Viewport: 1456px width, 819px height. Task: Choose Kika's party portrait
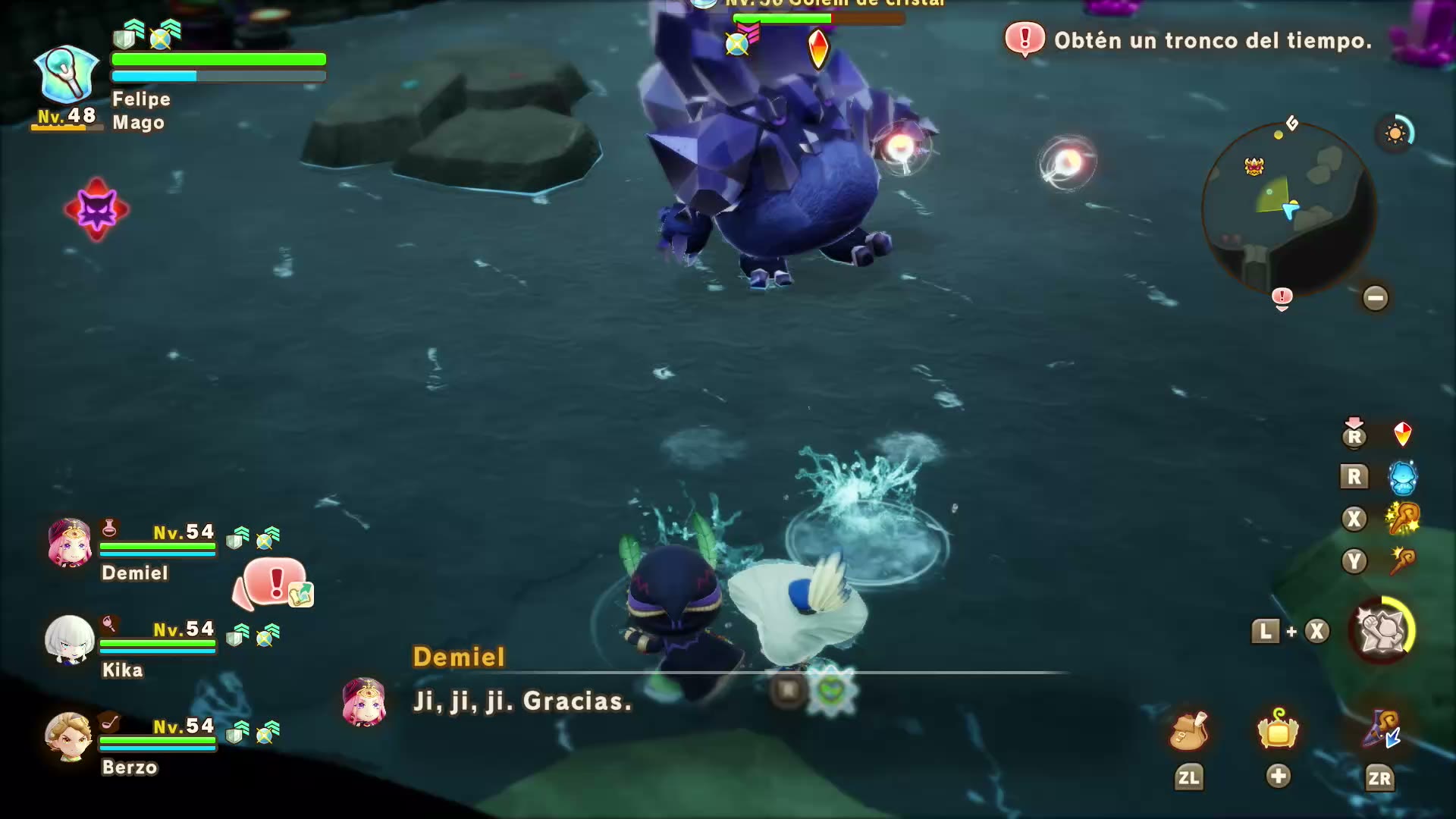click(x=70, y=639)
